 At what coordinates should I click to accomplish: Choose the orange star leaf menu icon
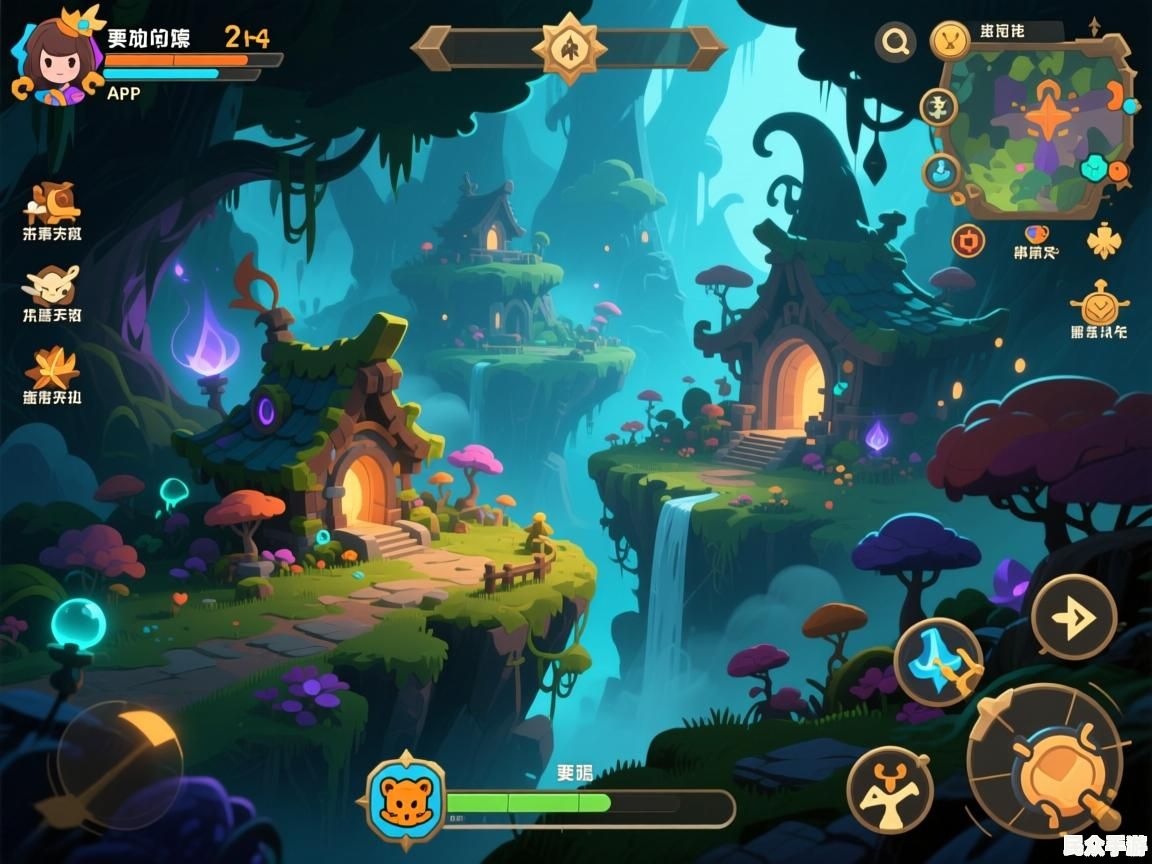pyautogui.click(x=52, y=368)
